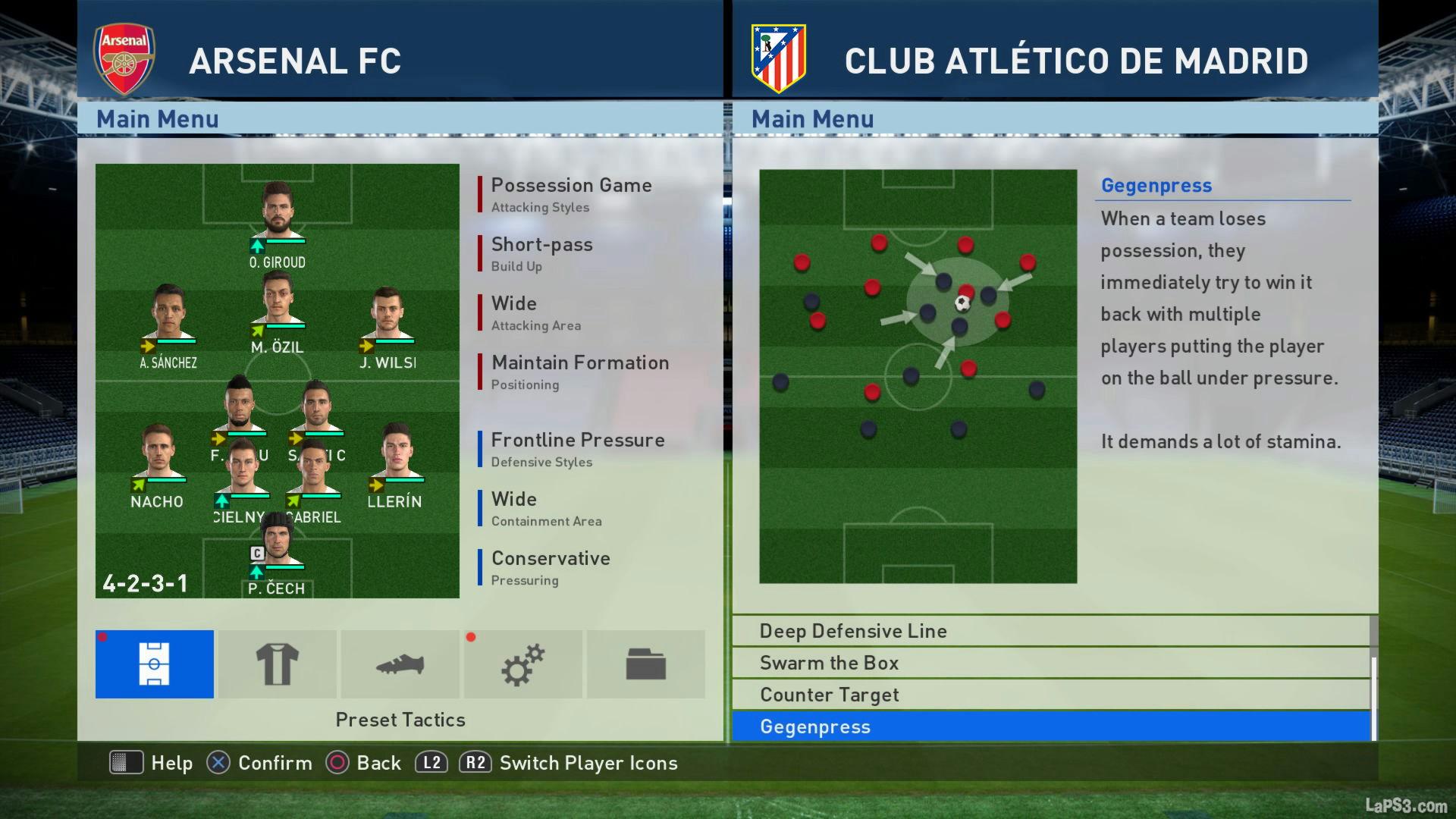Modify Frontline Pressure defensive style

click(x=577, y=448)
